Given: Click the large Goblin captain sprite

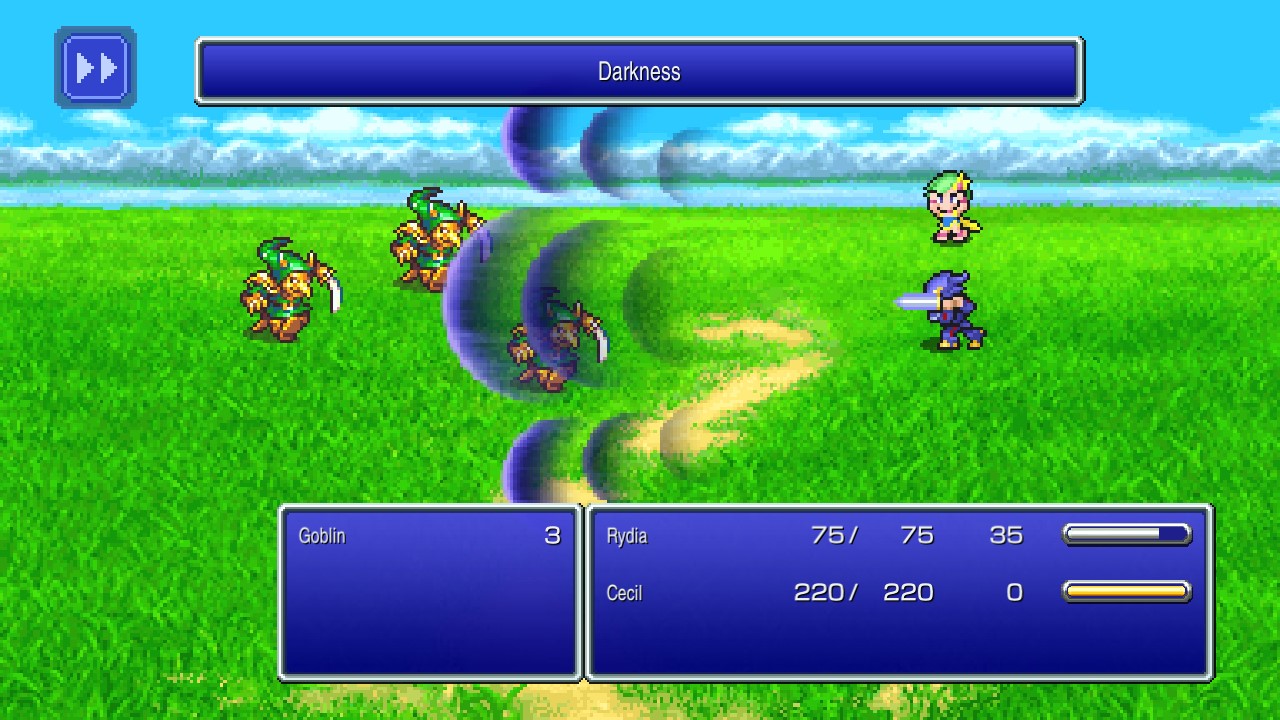Looking at the screenshot, I should (430, 235).
